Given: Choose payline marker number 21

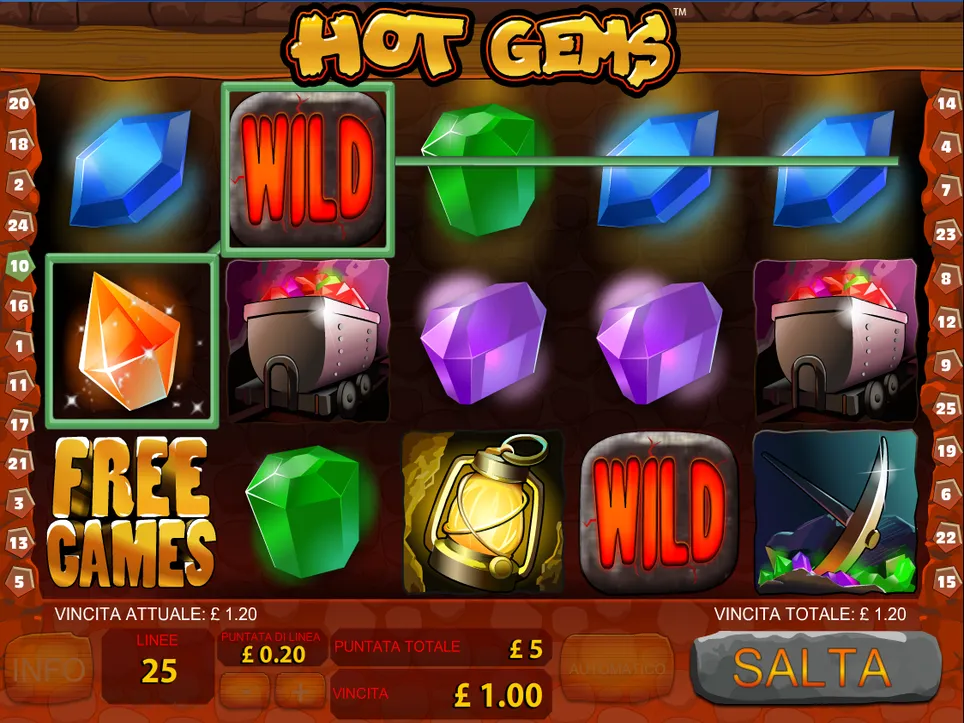Looking at the screenshot, I should click(19, 462).
